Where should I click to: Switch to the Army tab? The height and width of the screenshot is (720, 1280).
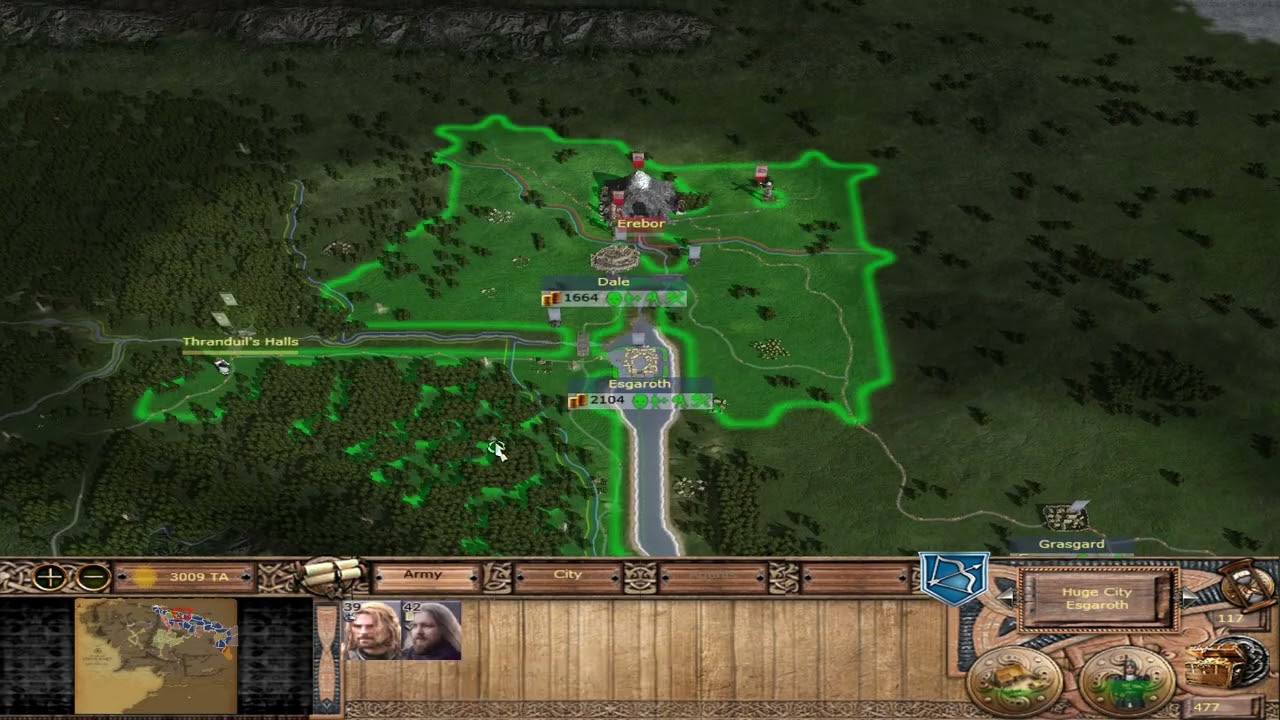[423, 576]
